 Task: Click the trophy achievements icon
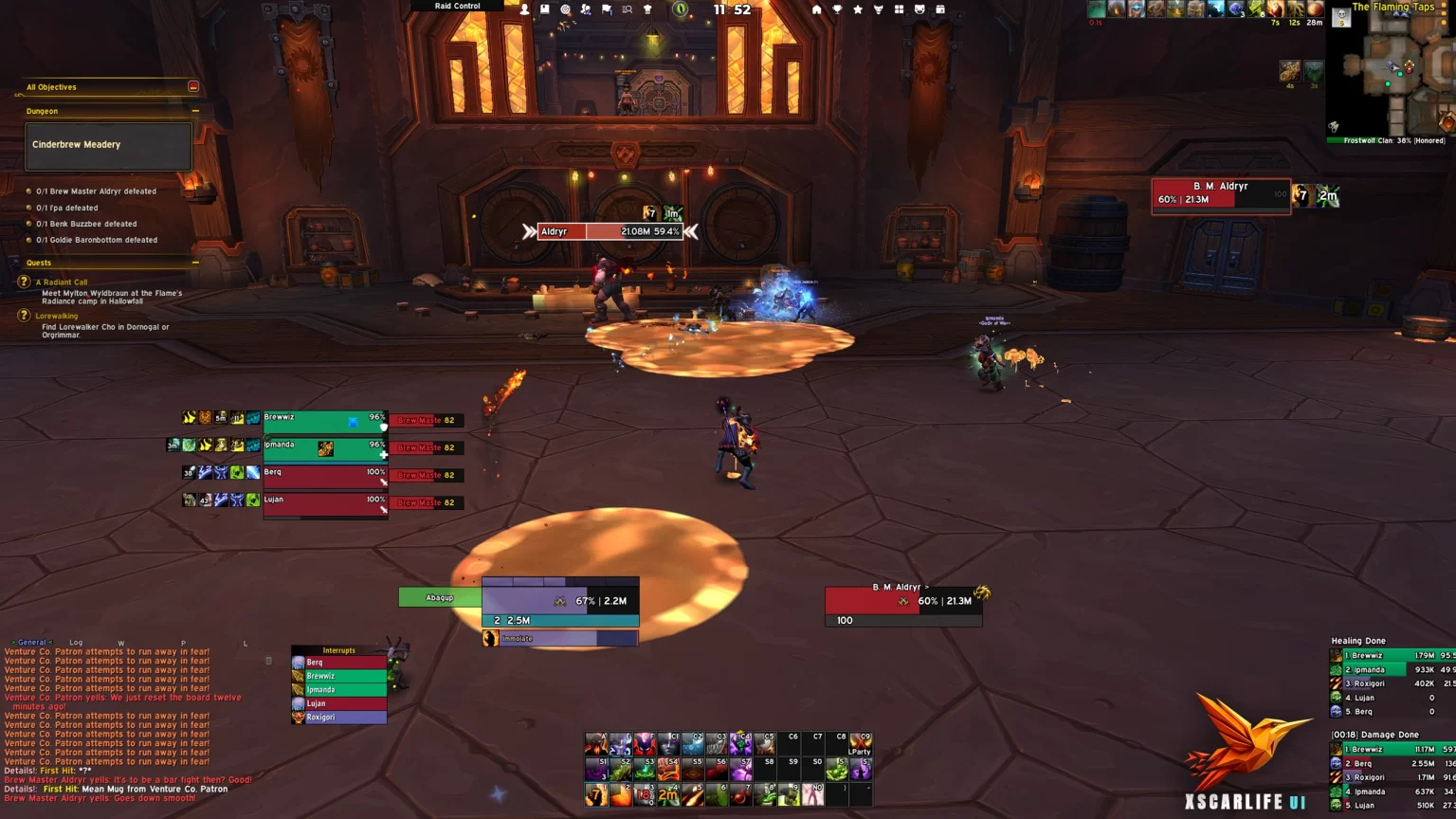click(838, 9)
